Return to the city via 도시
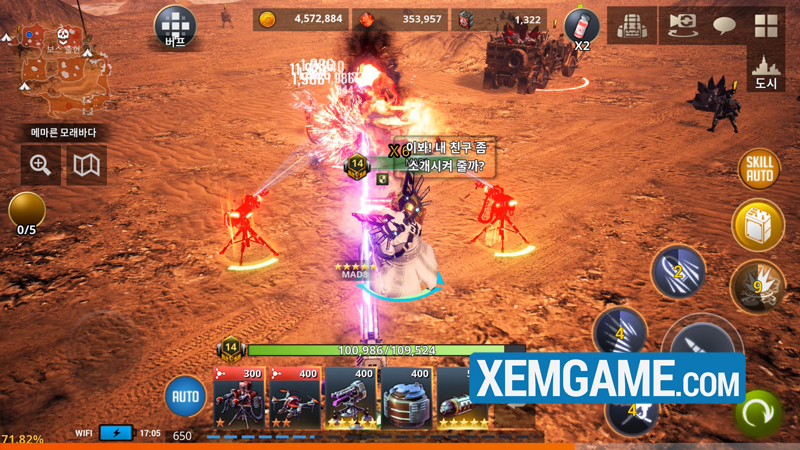 [766, 70]
